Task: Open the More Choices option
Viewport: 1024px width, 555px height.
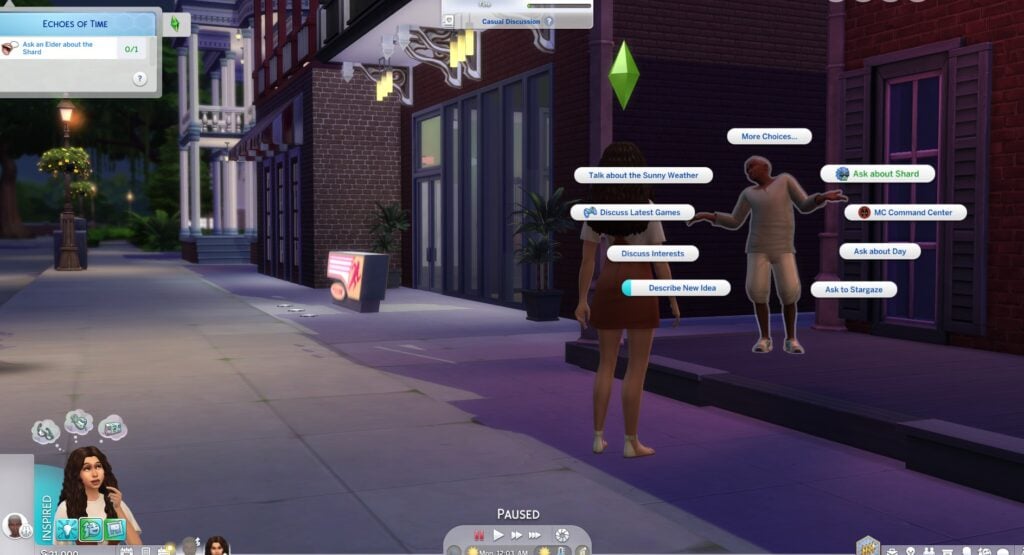Action: click(768, 136)
